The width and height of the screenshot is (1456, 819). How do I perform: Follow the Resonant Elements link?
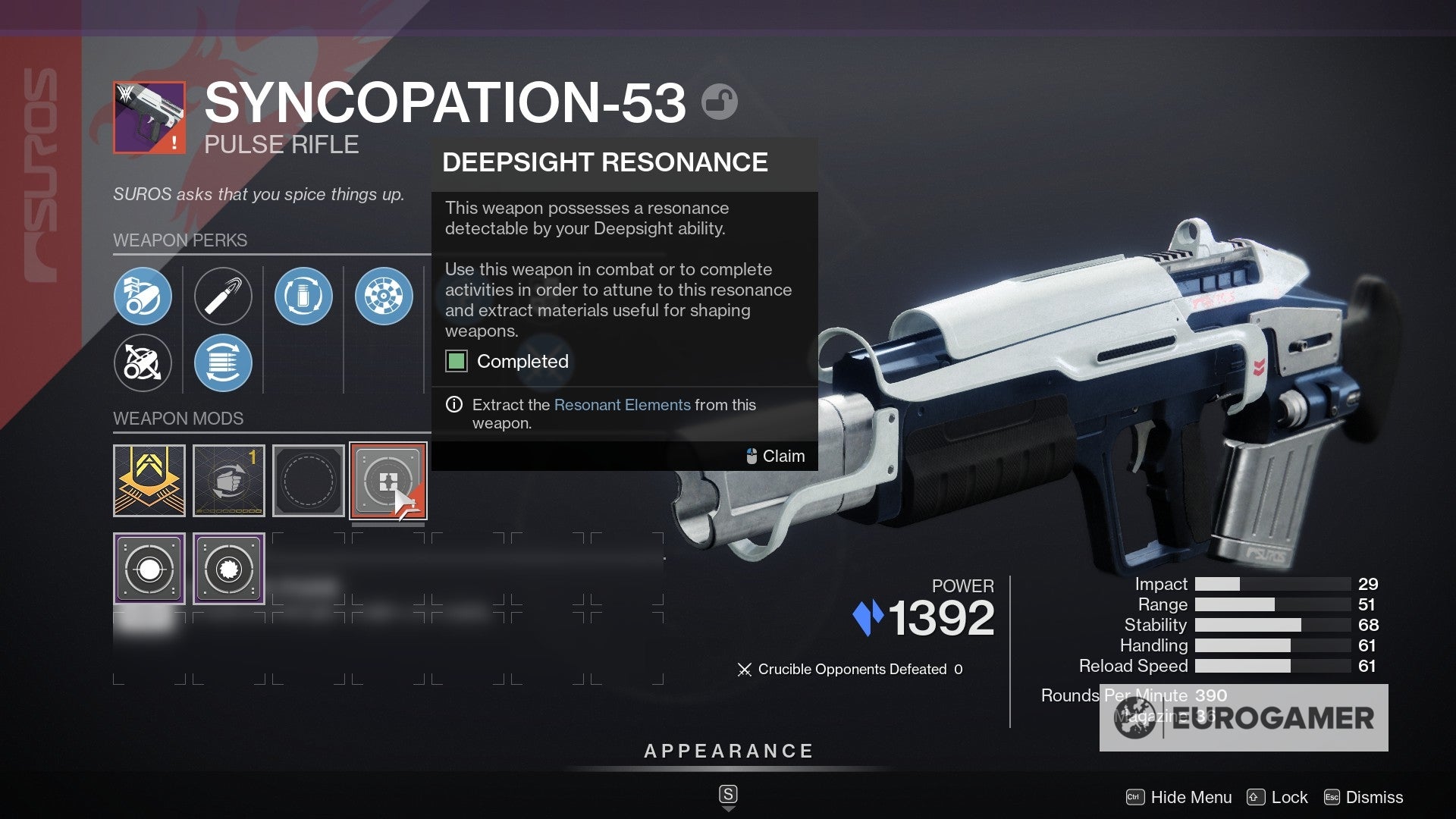click(623, 405)
